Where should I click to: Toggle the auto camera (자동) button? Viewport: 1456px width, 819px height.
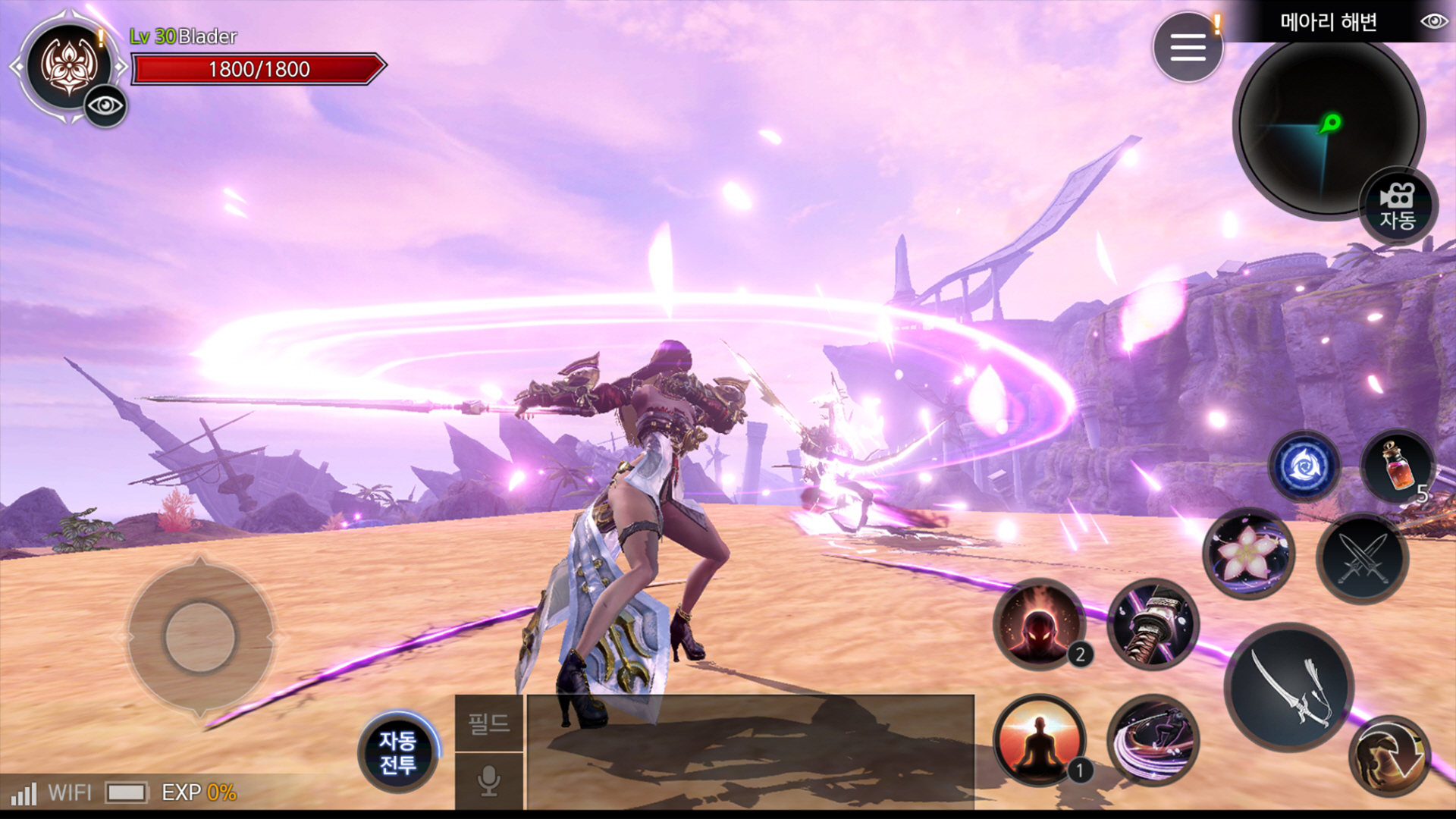point(1397,206)
